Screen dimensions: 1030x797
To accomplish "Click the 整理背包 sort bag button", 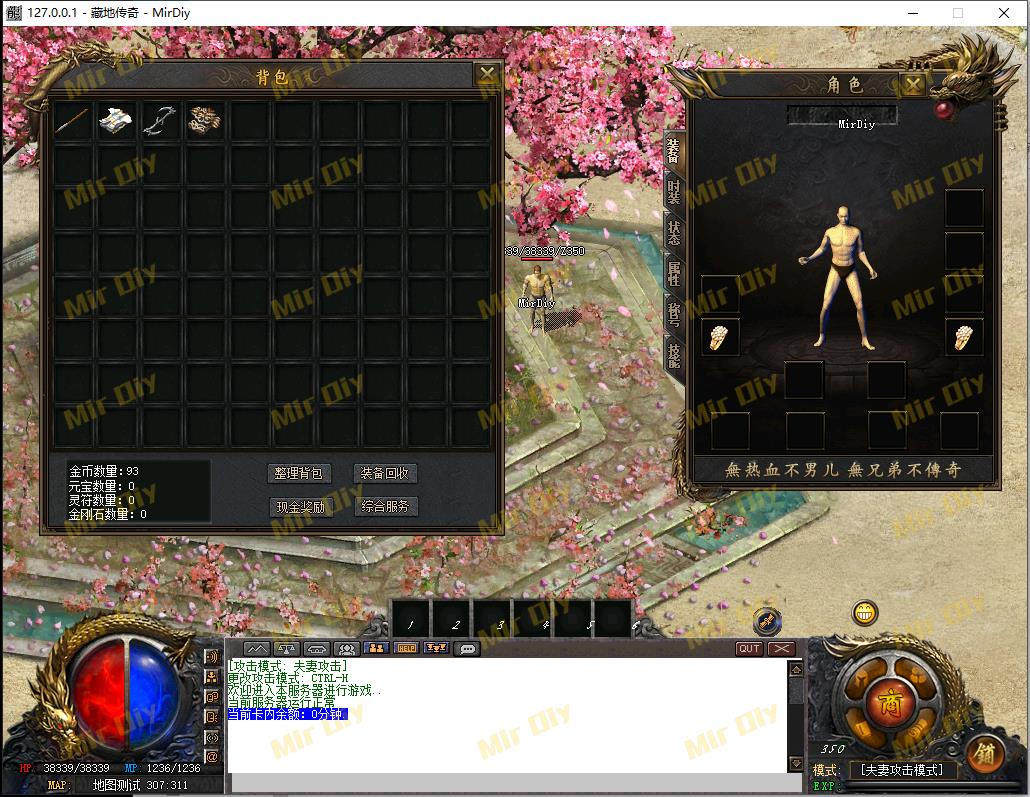I will pyautogui.click(x=299, y=474).
